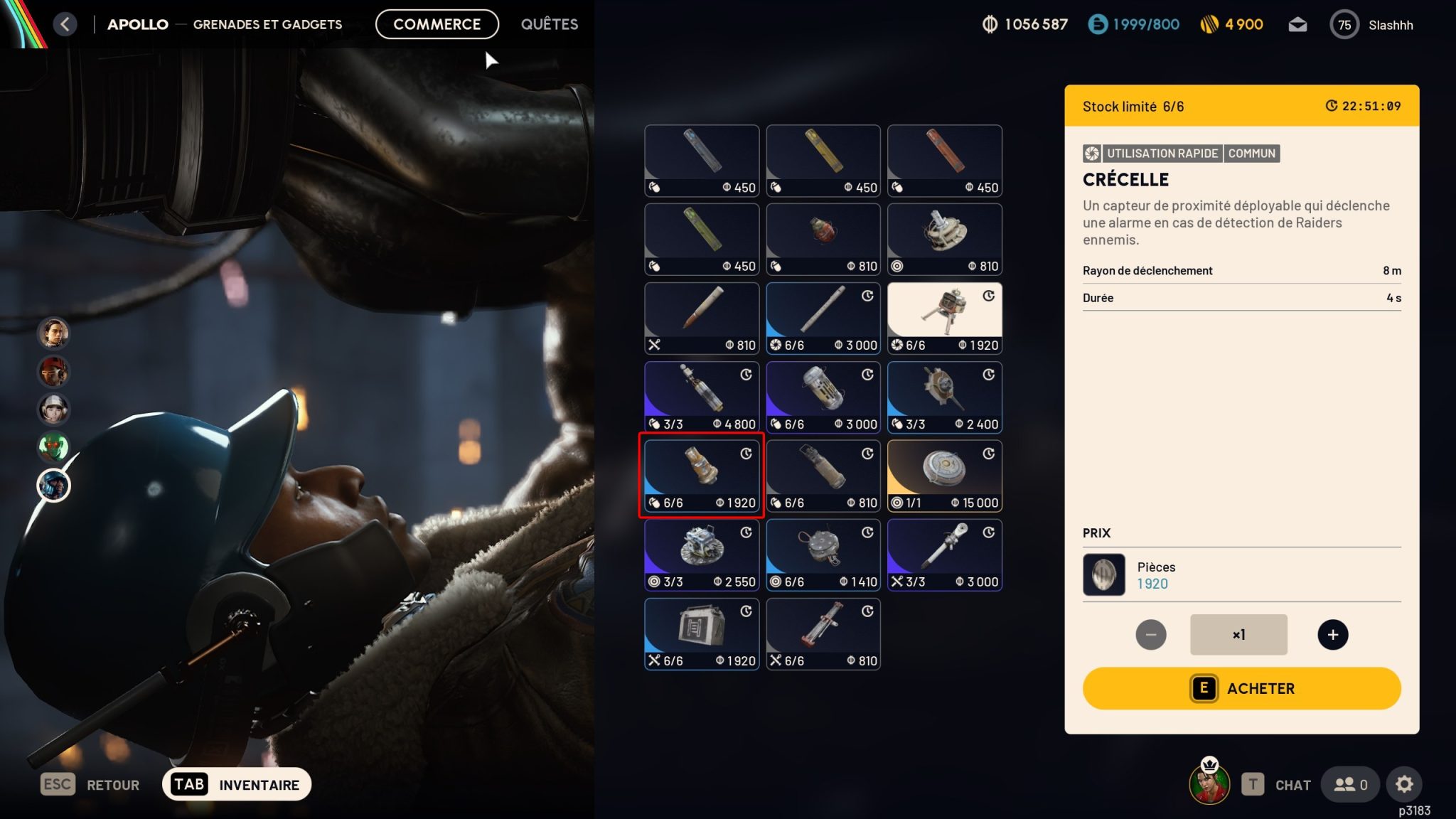The width and height of the screenshot is (1456, 819).
Task: Select the 15 000 coin mine item
Action: [x=946, y=475]
